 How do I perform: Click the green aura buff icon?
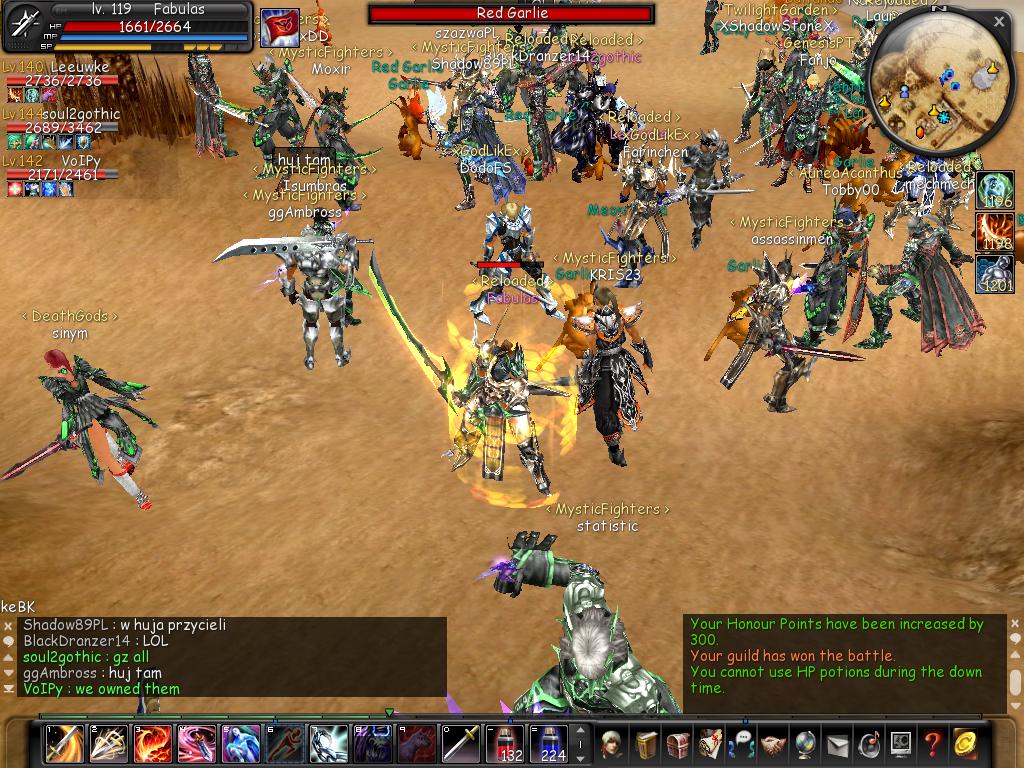click(x=995, y=190)
